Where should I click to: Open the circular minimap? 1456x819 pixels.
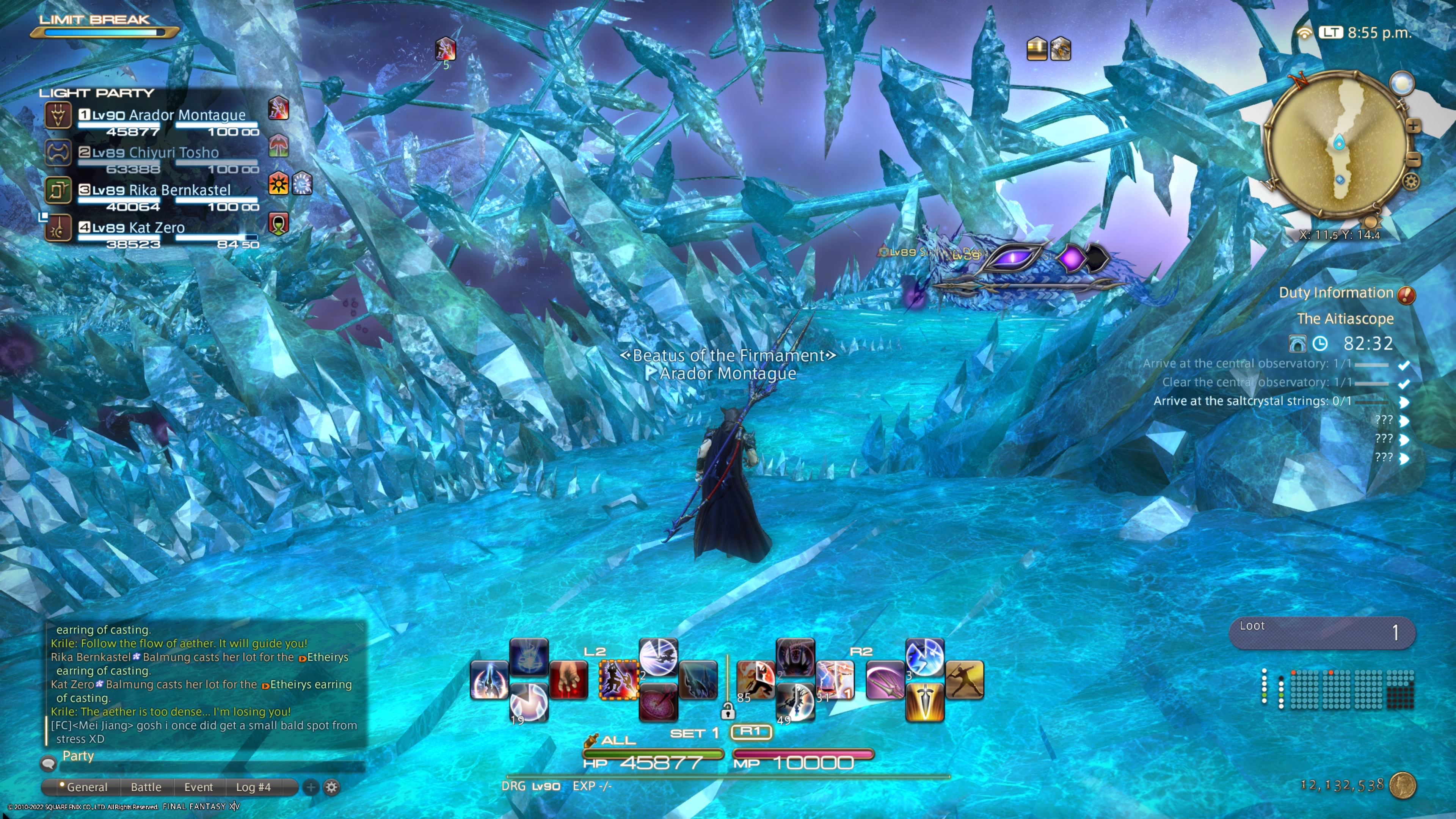[x=1337, y=144]
